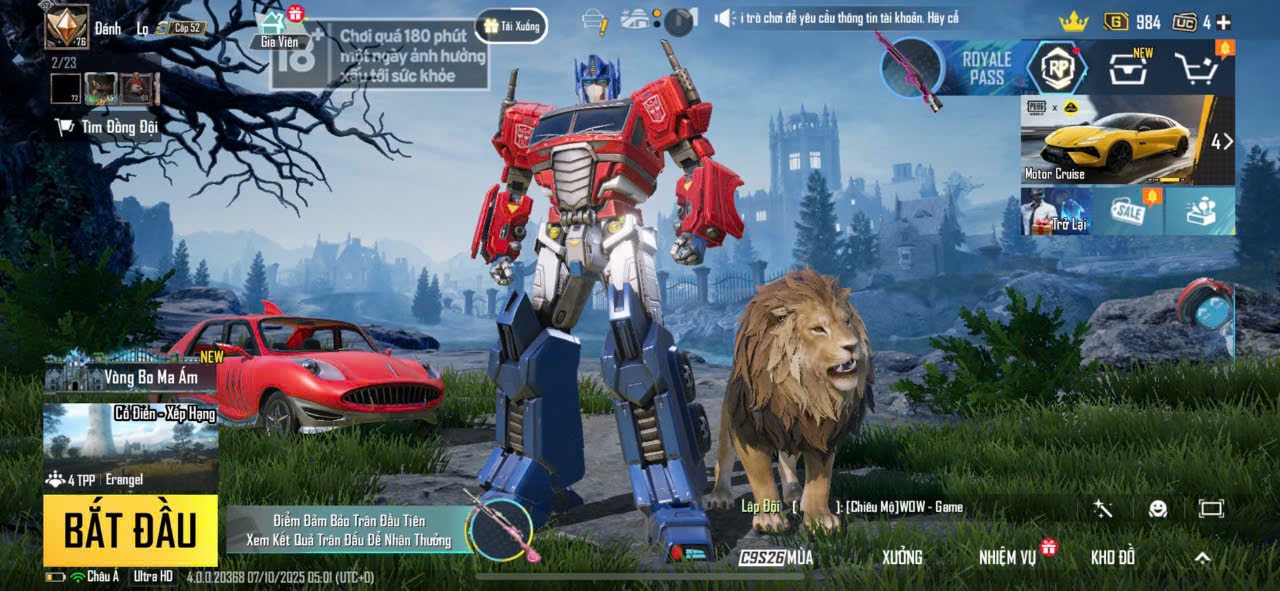This screenshot has height=591, width=1280.
Task: Go to the XƯỞNG workshop
Action: [901, 557]
